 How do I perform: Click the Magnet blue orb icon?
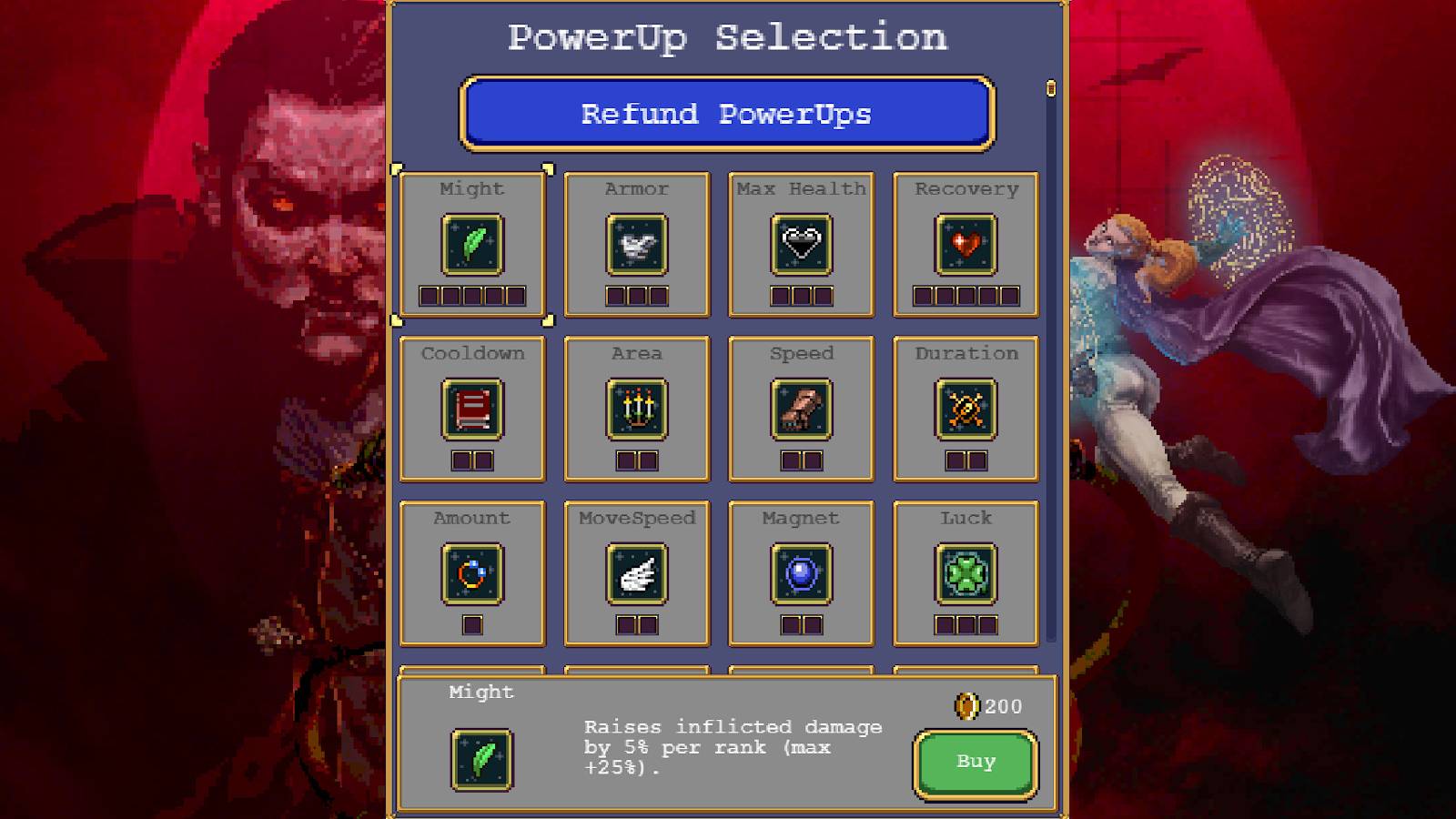[x=801, y=573]
